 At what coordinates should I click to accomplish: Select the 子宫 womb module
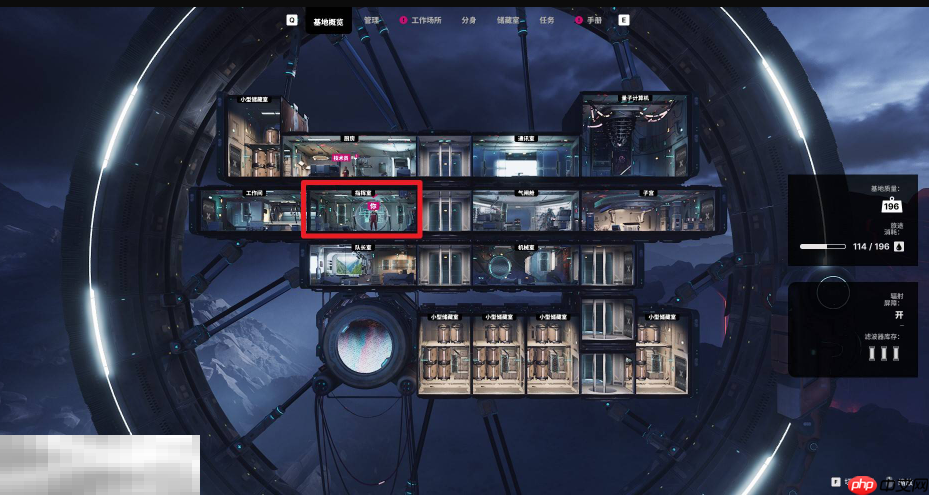[646, 211]
